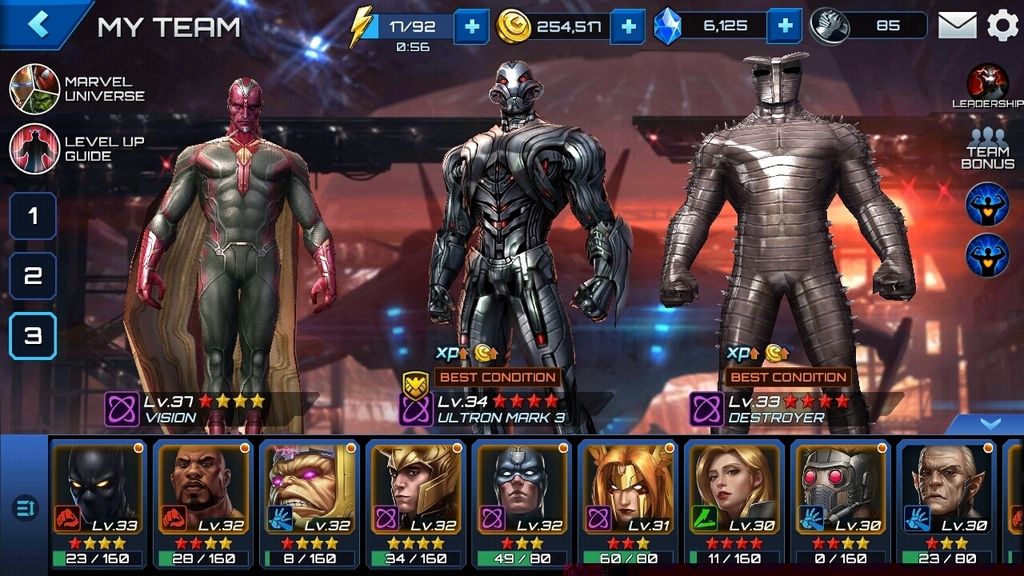Open the Marvel Universe menu
This screenshot has height=576, width=1024.
[x=35, y=89]
